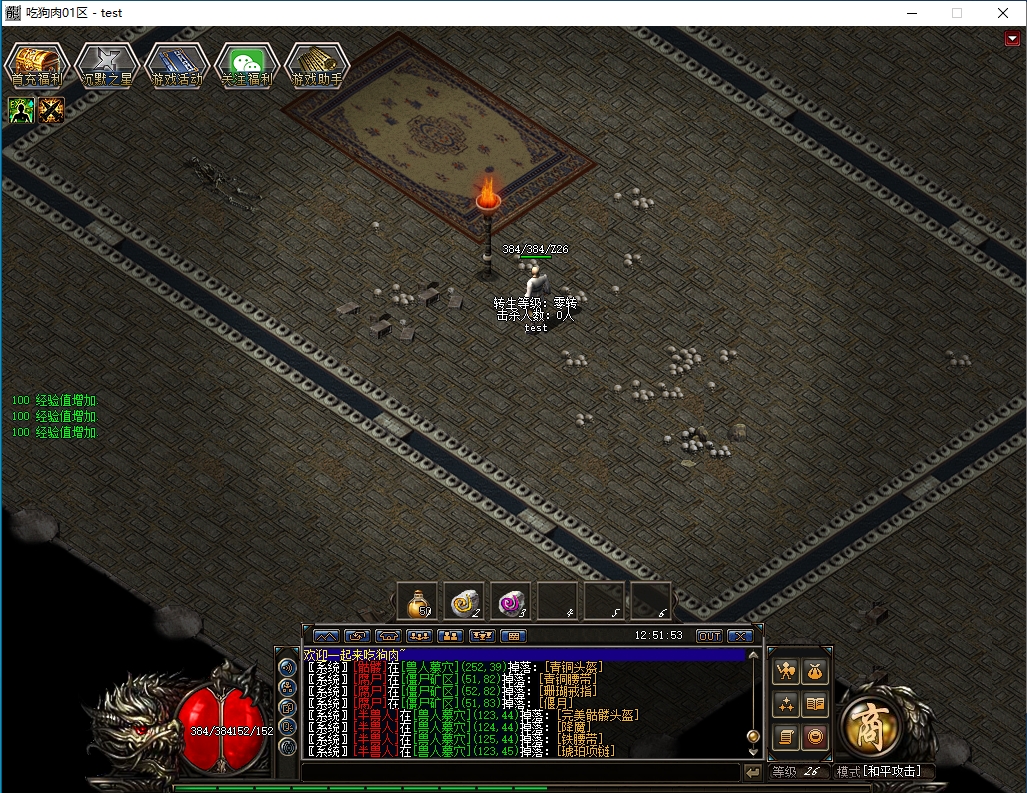This screenshot has height=793, width=1027.
Task: Open the character equipment panel icon
Action: (x=786, y=671)
